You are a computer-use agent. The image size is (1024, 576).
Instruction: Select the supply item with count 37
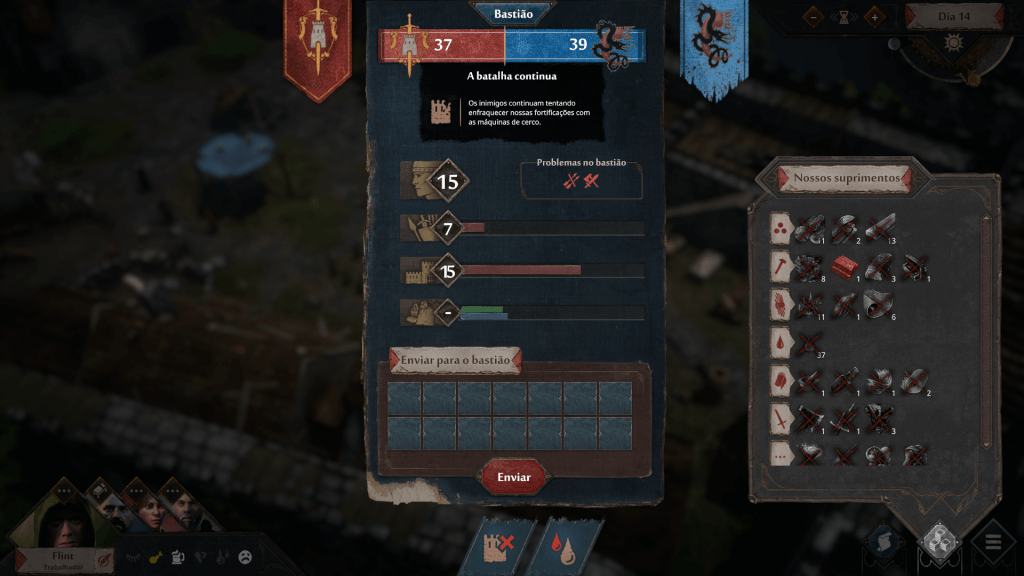[809, 343]
